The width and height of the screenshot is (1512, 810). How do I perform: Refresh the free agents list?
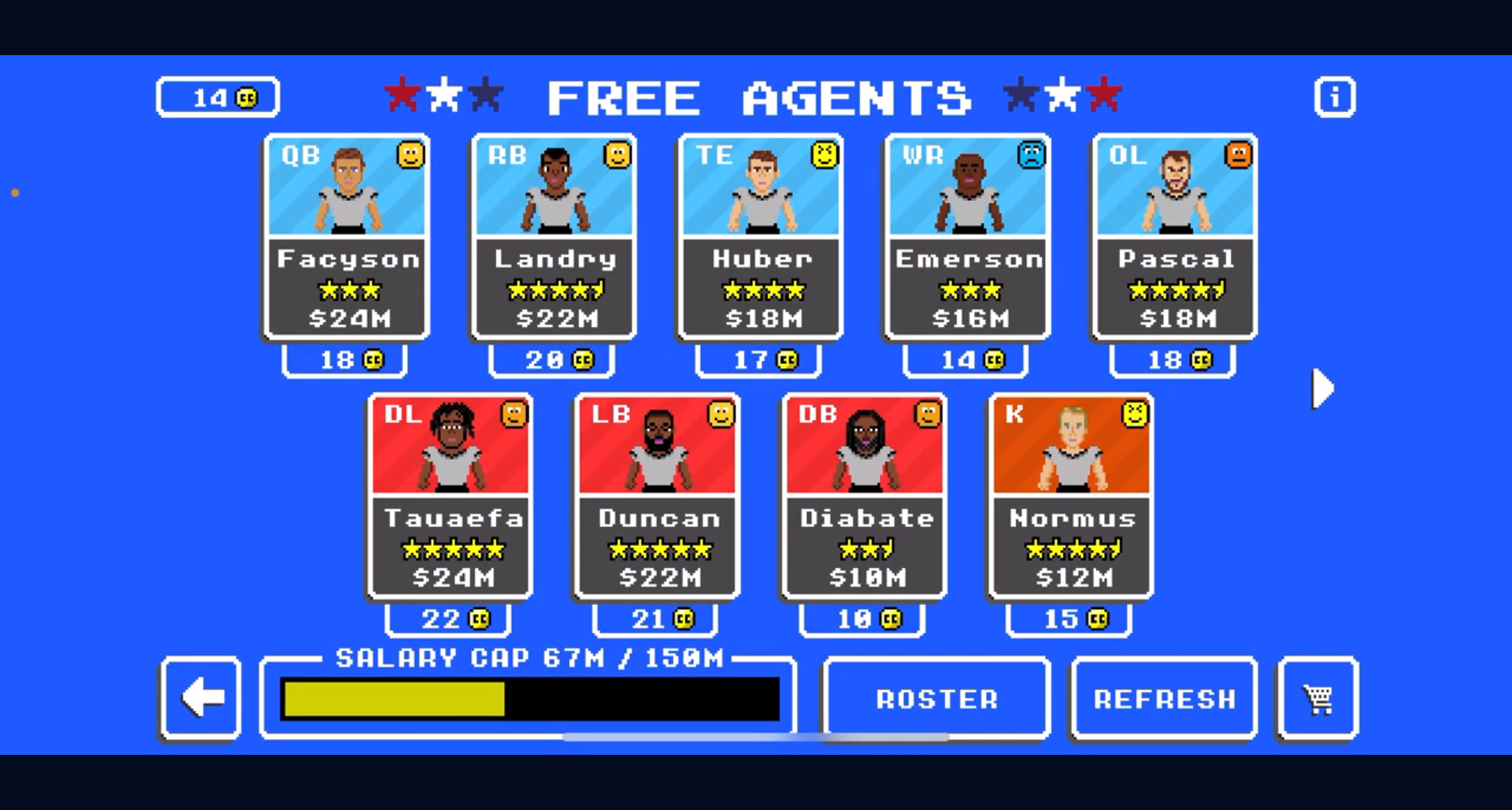pyautogui.click(x=1164, y=699)
